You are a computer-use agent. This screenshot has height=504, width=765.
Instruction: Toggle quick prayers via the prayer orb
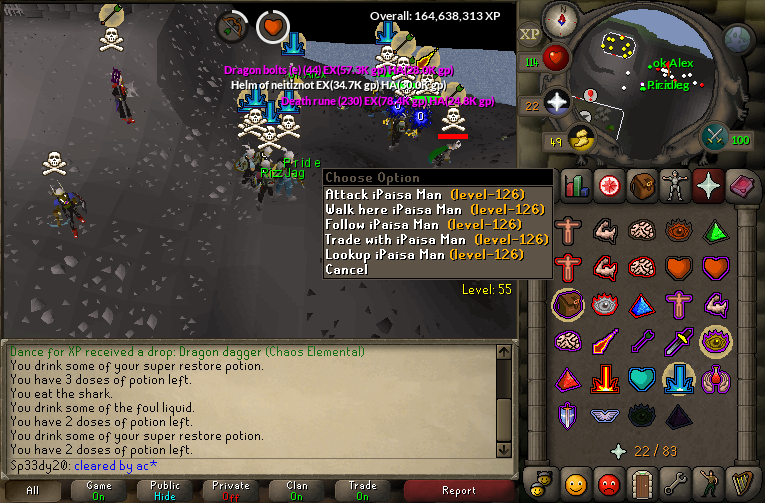click(557, 101)
